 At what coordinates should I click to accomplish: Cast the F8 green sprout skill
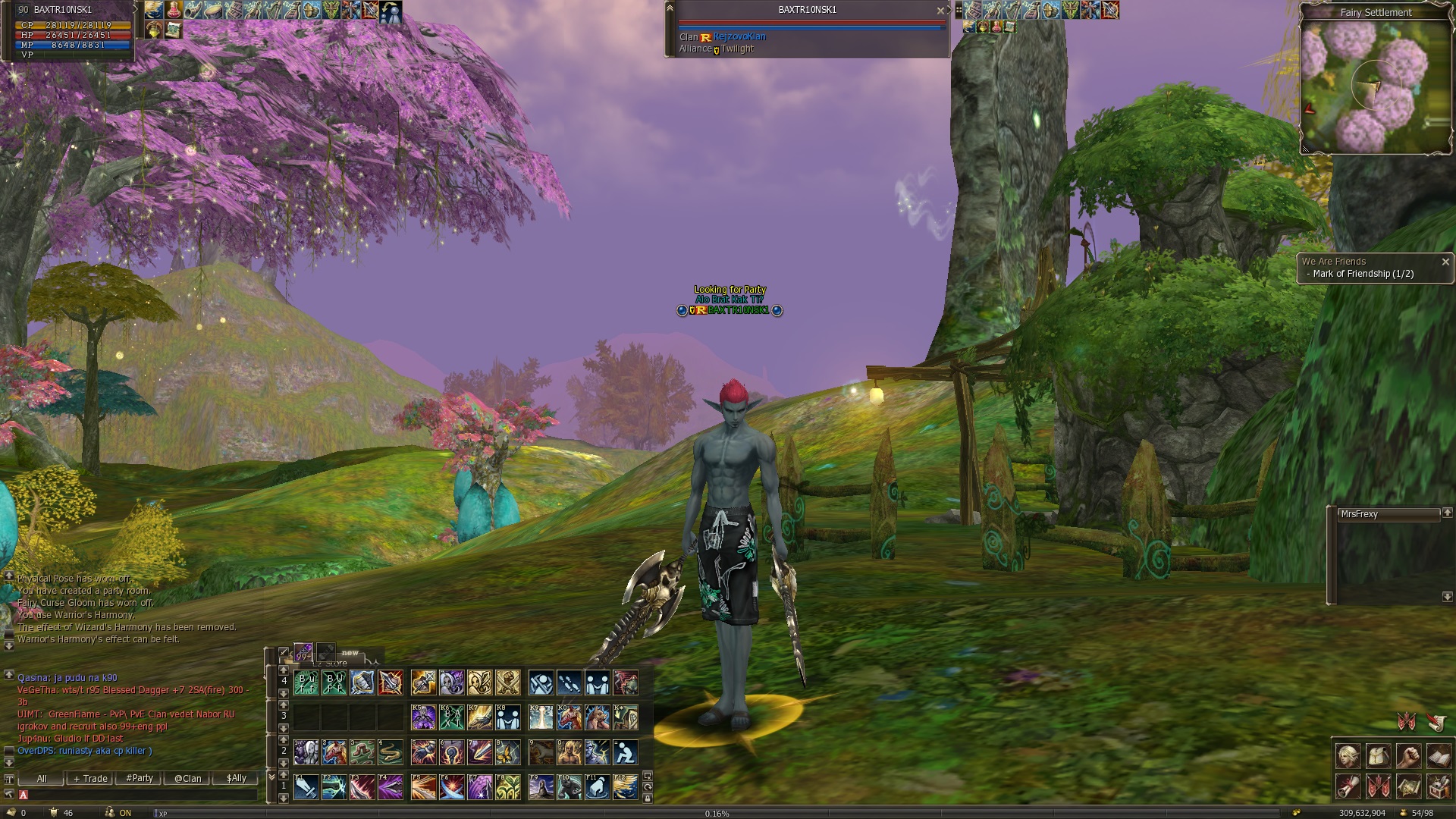[x=507, y=788]
